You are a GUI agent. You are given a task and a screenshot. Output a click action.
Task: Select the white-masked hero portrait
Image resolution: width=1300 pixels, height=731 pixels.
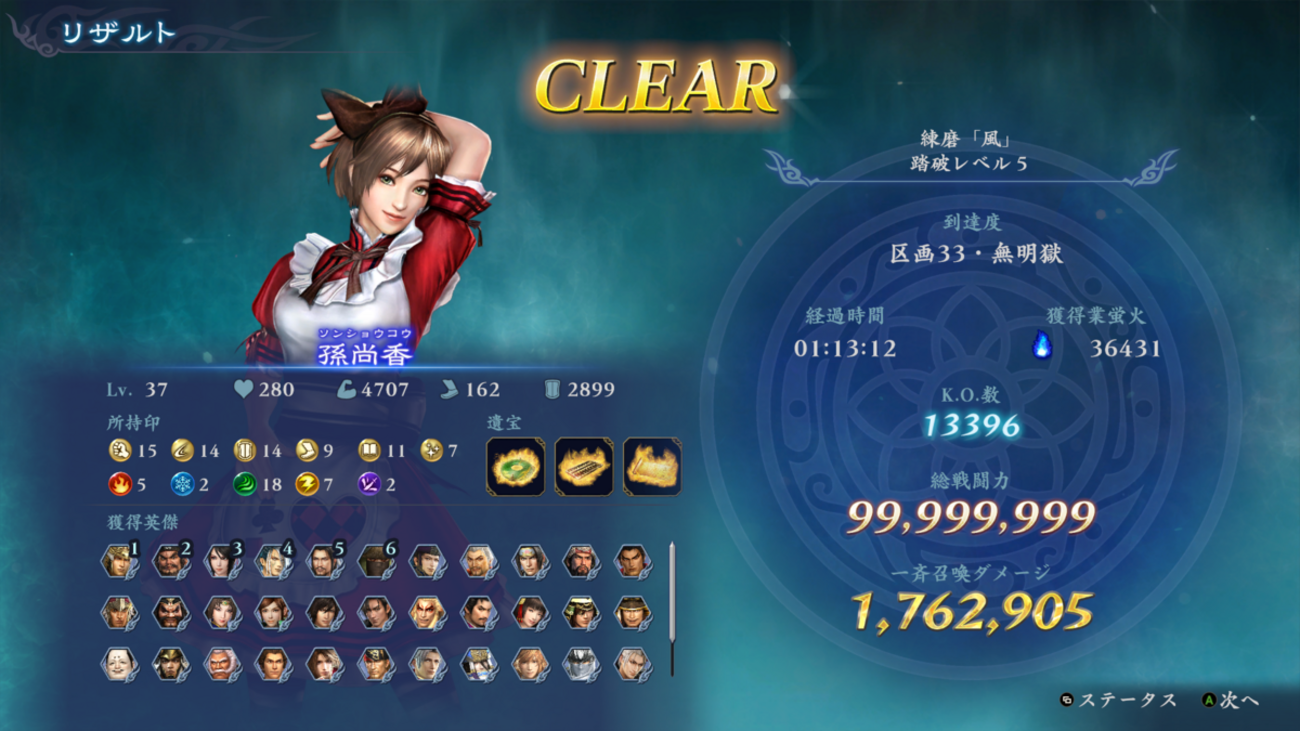(118, 664)
